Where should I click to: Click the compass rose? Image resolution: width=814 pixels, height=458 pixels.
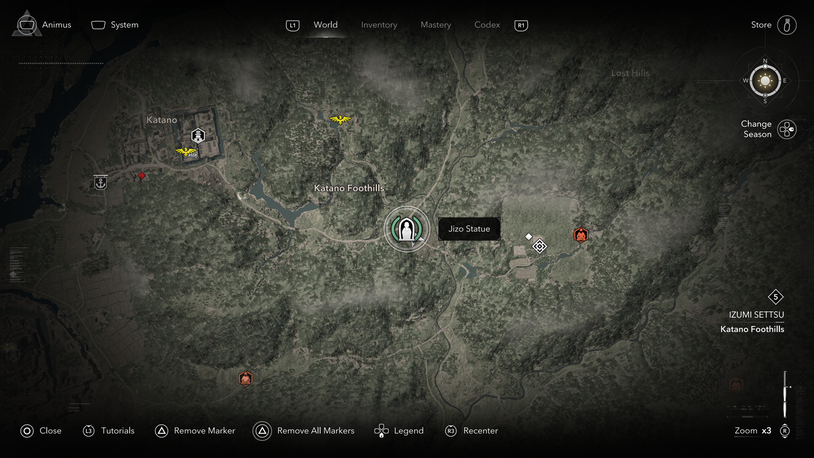click(765, 80)
